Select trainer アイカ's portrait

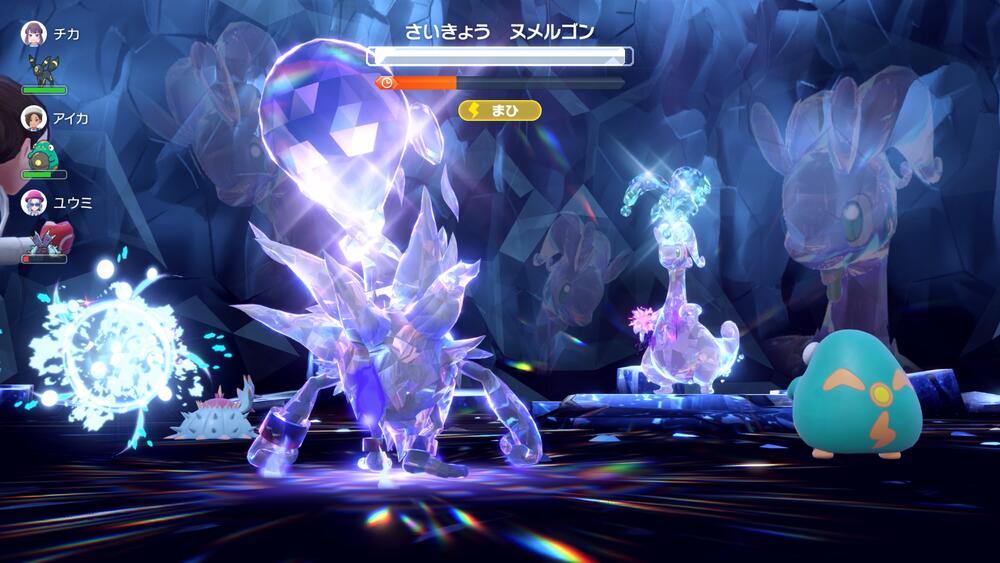[x=34, y=118]
